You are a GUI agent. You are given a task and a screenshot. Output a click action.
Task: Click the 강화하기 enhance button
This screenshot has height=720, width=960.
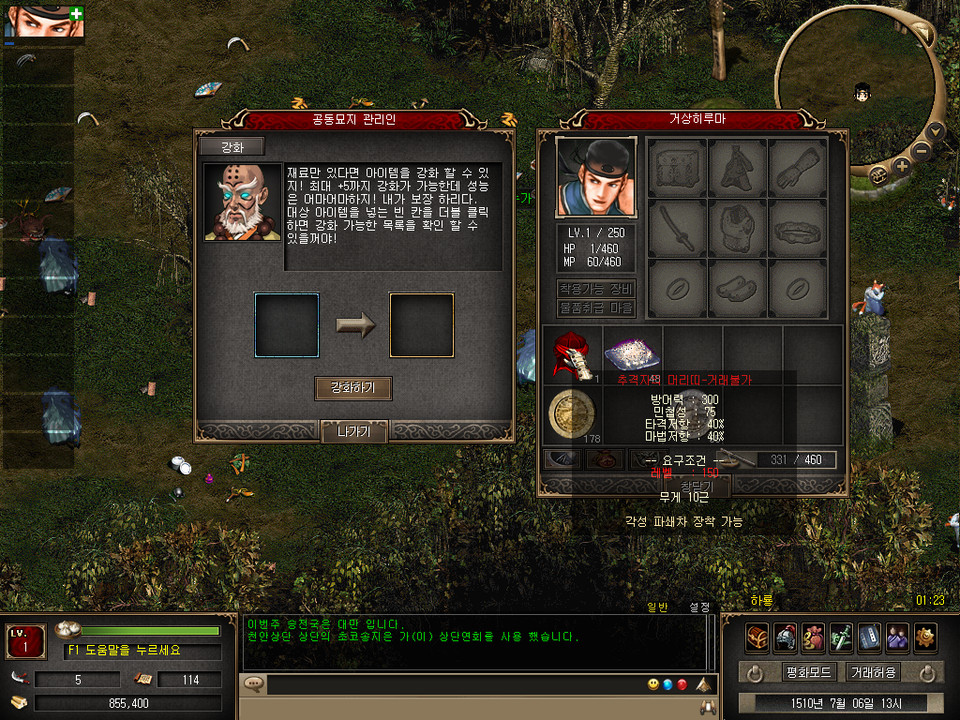352,388
